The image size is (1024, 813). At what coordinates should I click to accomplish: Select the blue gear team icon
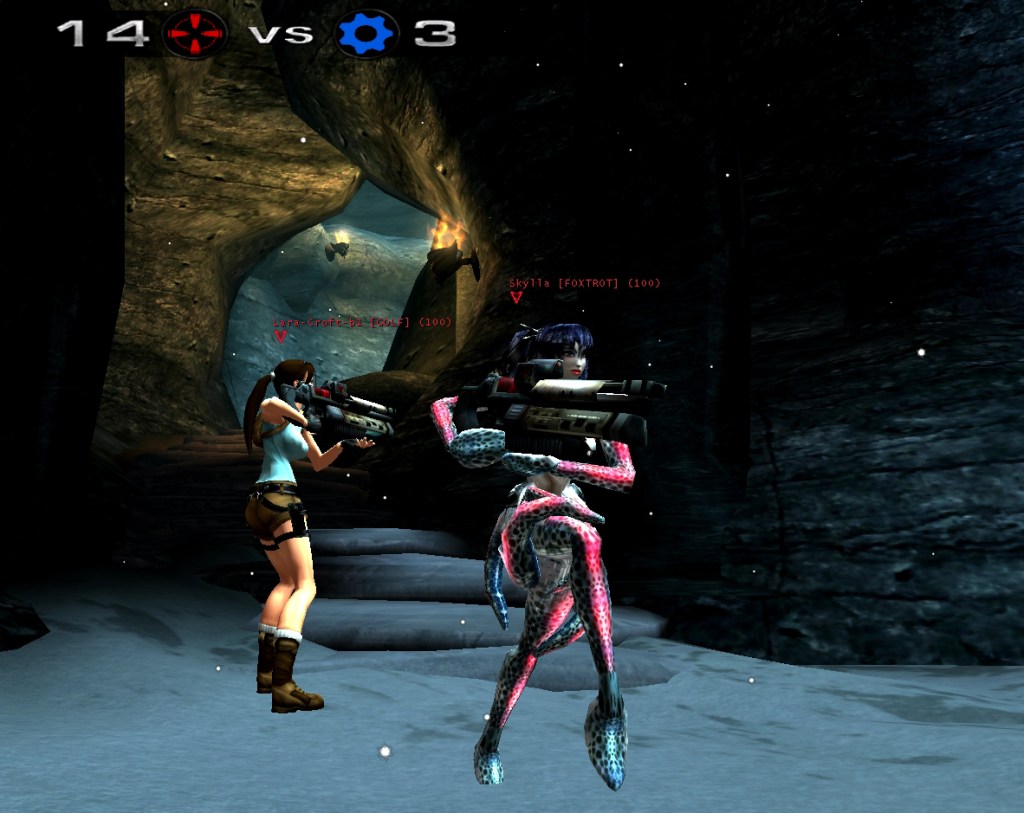click(x=367, y=33)
